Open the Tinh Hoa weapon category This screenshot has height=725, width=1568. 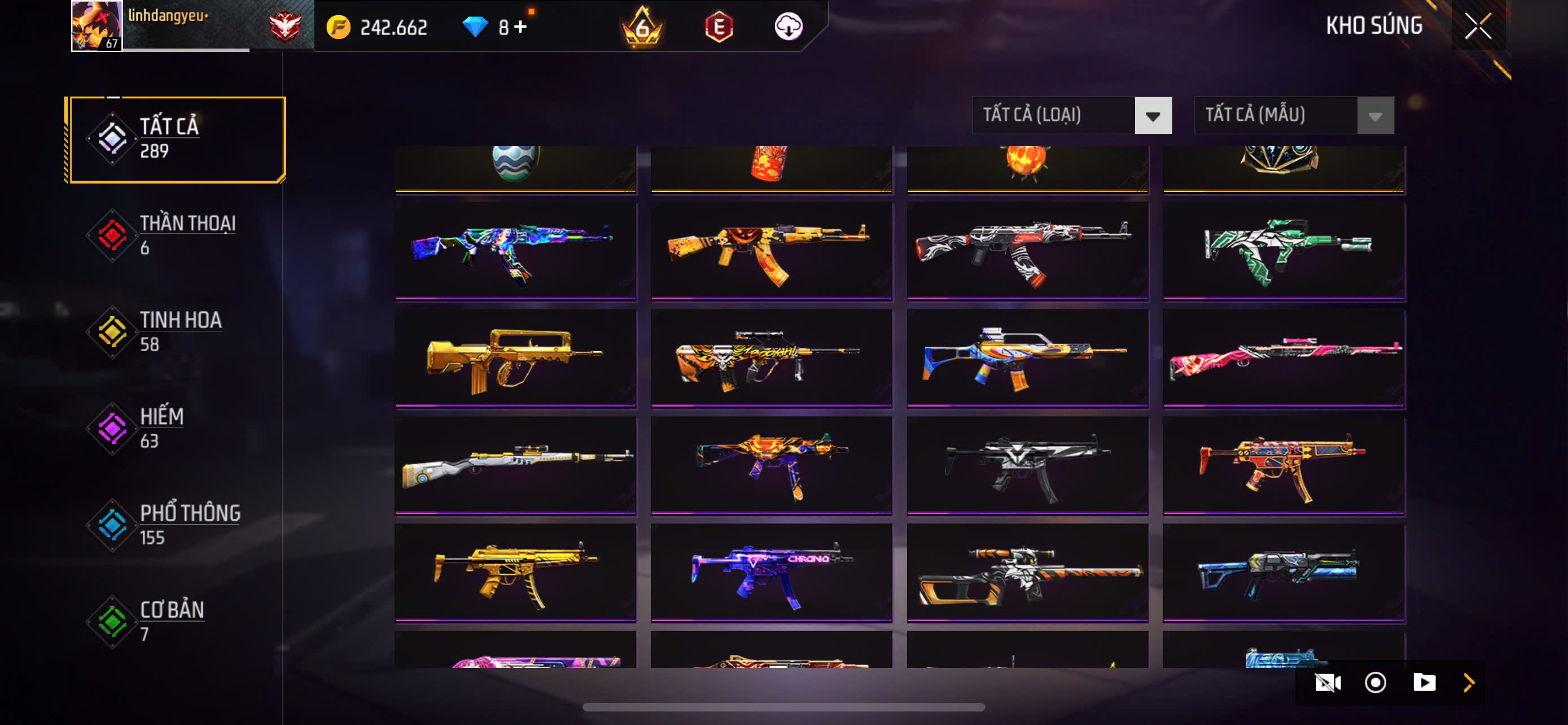coord(177,332)
